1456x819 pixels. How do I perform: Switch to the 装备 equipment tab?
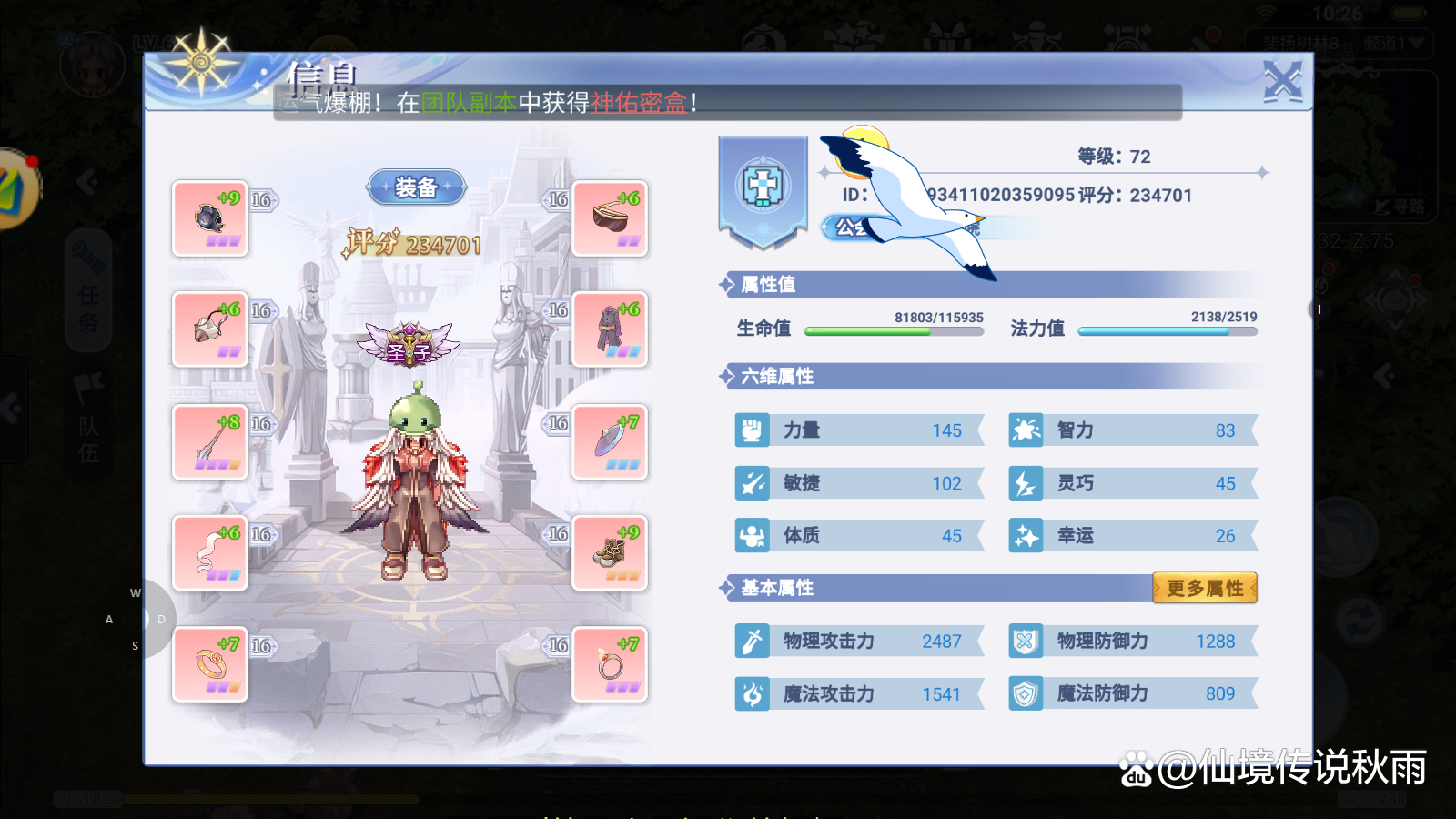click(417, 187)
